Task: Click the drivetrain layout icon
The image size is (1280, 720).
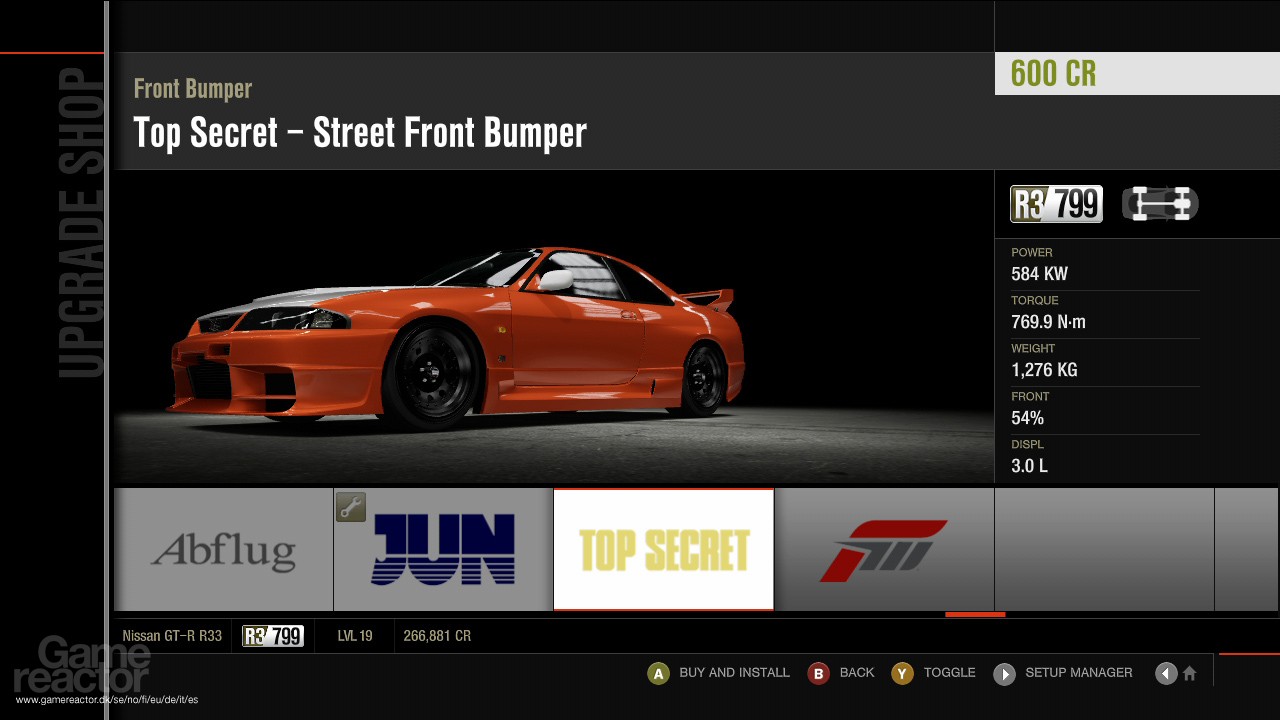Action: [1160, 203]
